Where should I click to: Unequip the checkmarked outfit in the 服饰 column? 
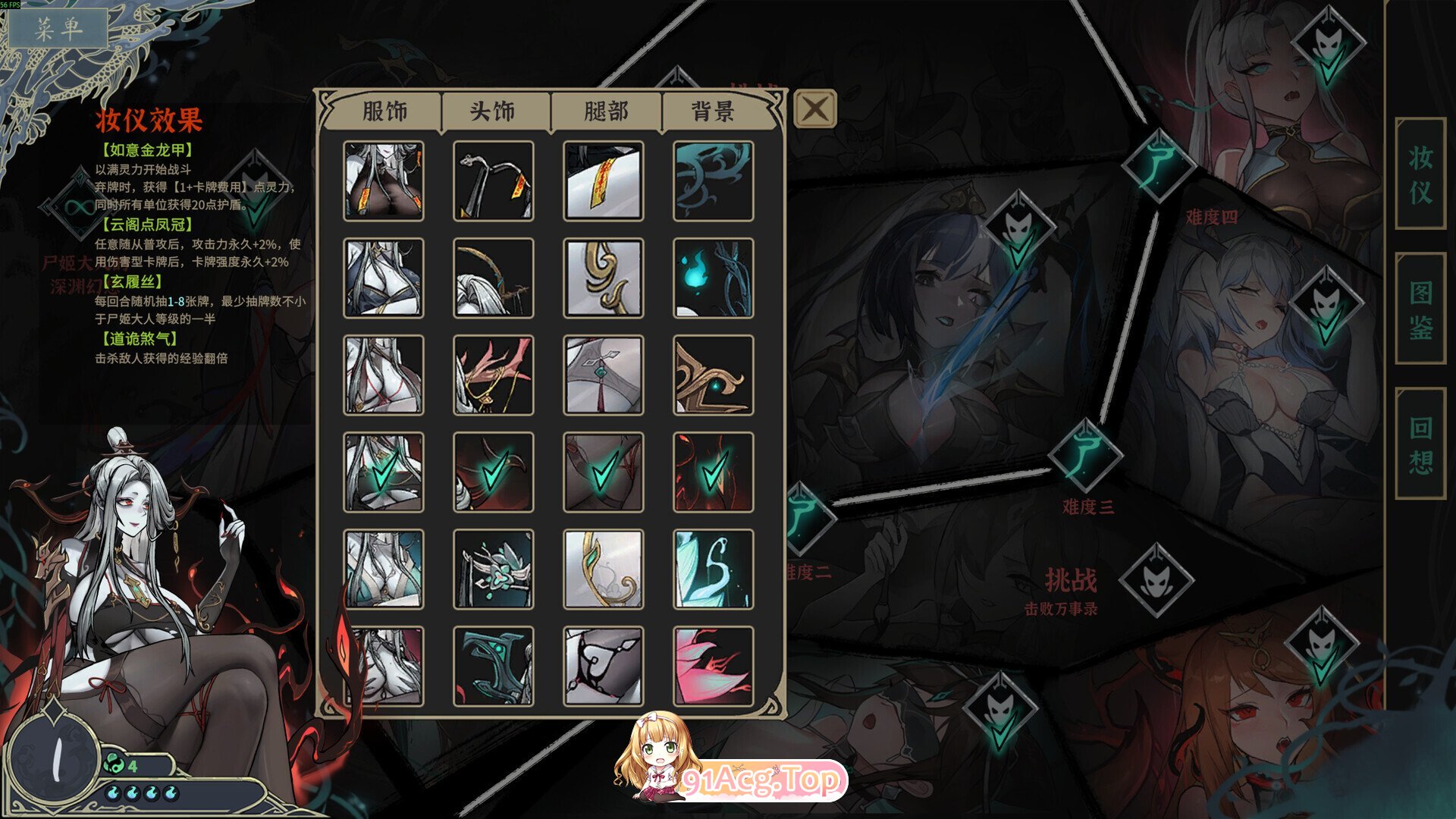click(x=383, y=470)
